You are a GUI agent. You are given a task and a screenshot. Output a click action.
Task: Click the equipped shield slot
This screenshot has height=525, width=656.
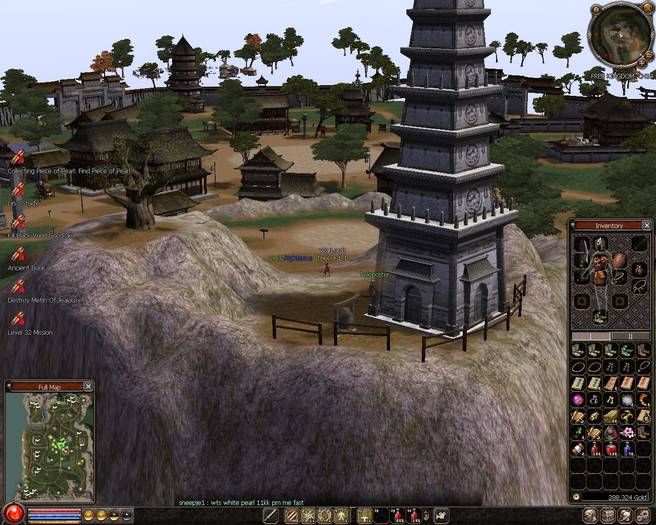621,262
